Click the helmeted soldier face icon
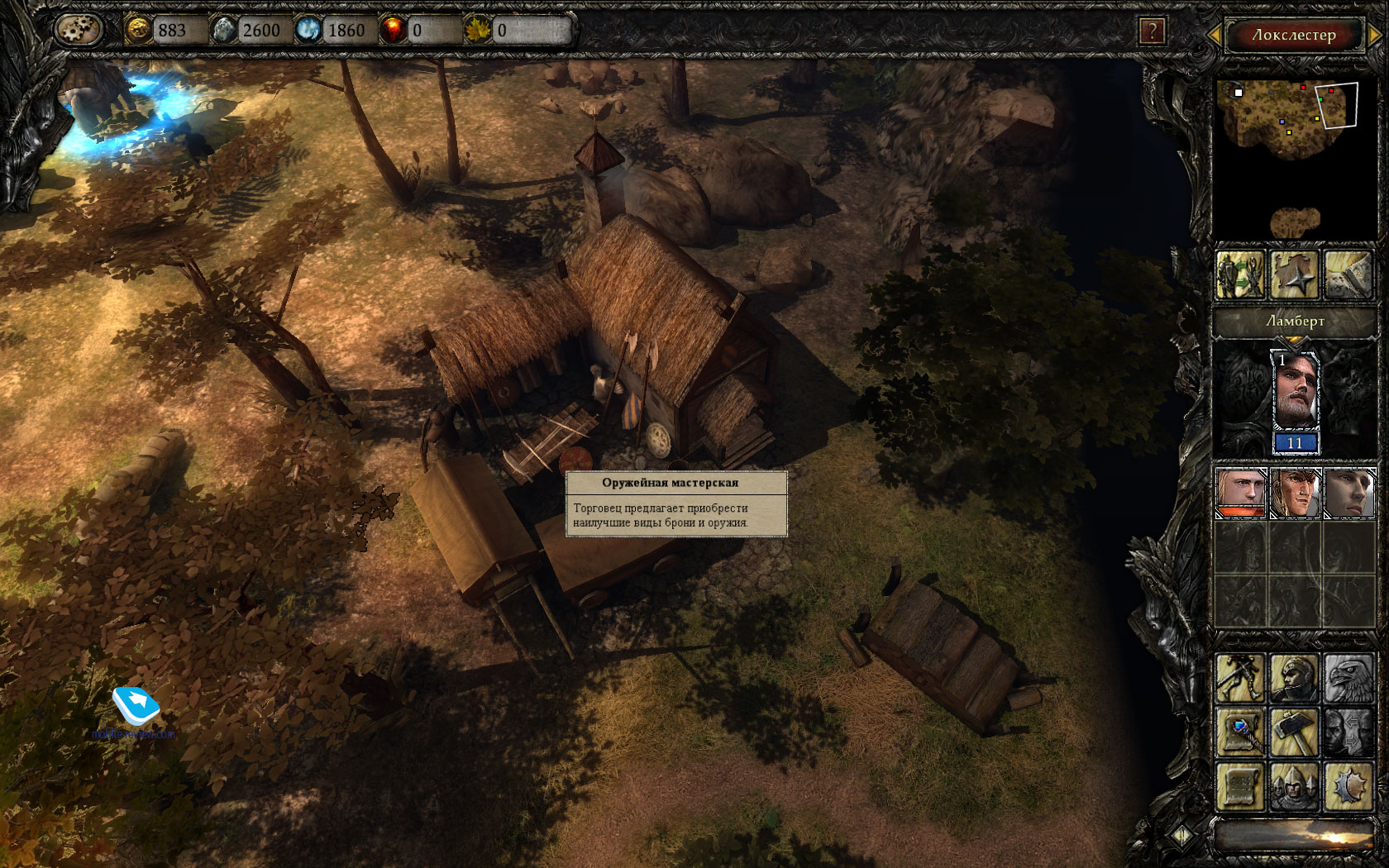 tap(1295, 678)
